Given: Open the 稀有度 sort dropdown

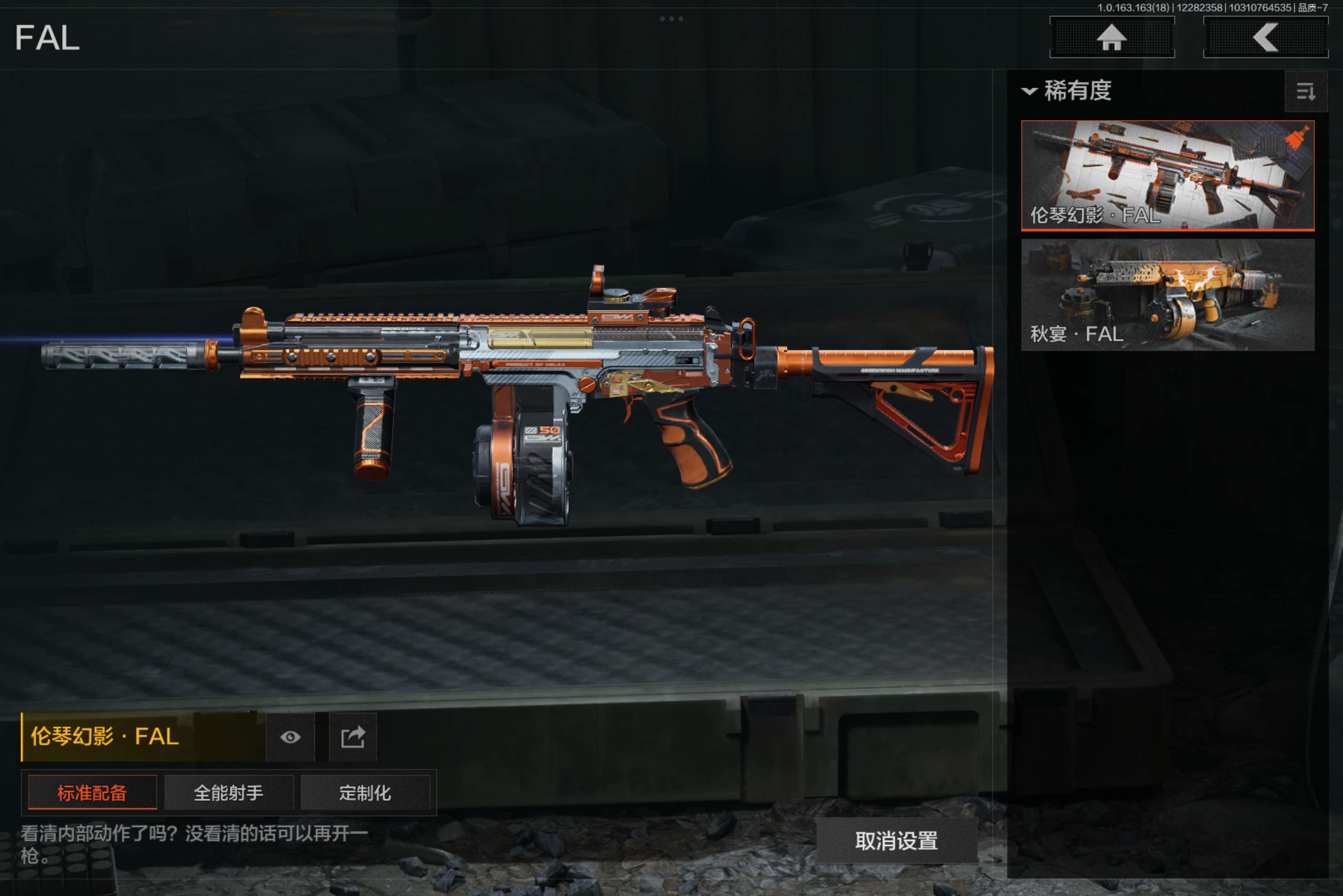Looking at the screenshot, I should pyautogui.click(x=1067, y=91).
